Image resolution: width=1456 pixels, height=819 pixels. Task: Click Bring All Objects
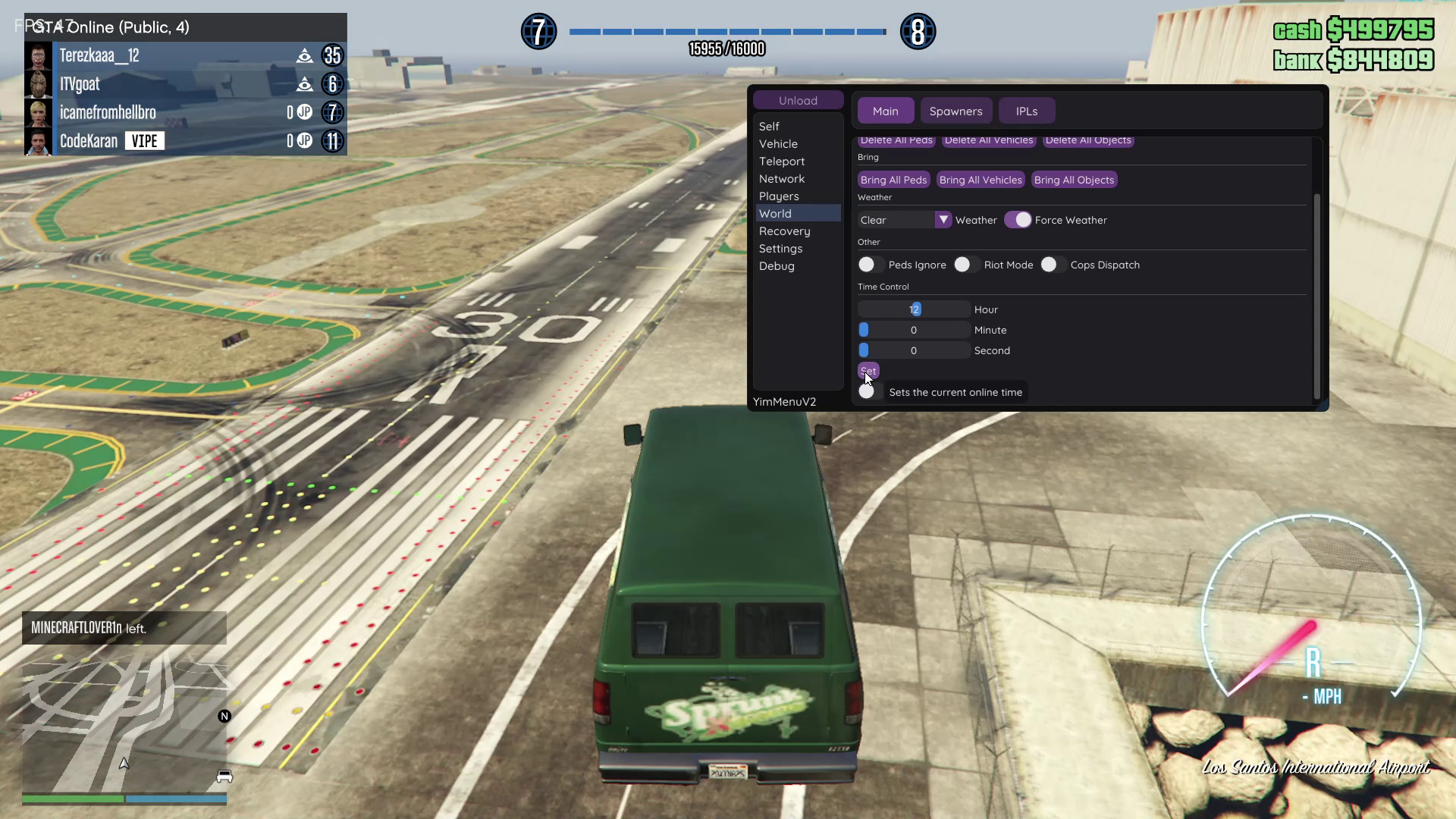pyautogui.click(x=1074, y=180)
